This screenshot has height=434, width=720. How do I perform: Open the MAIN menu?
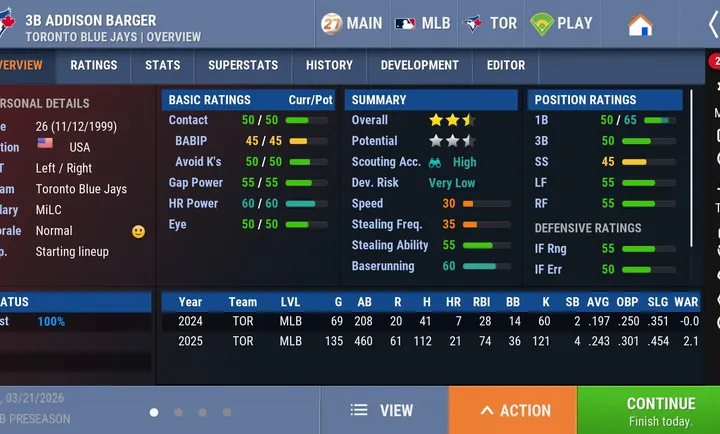(x=352, y=23)
